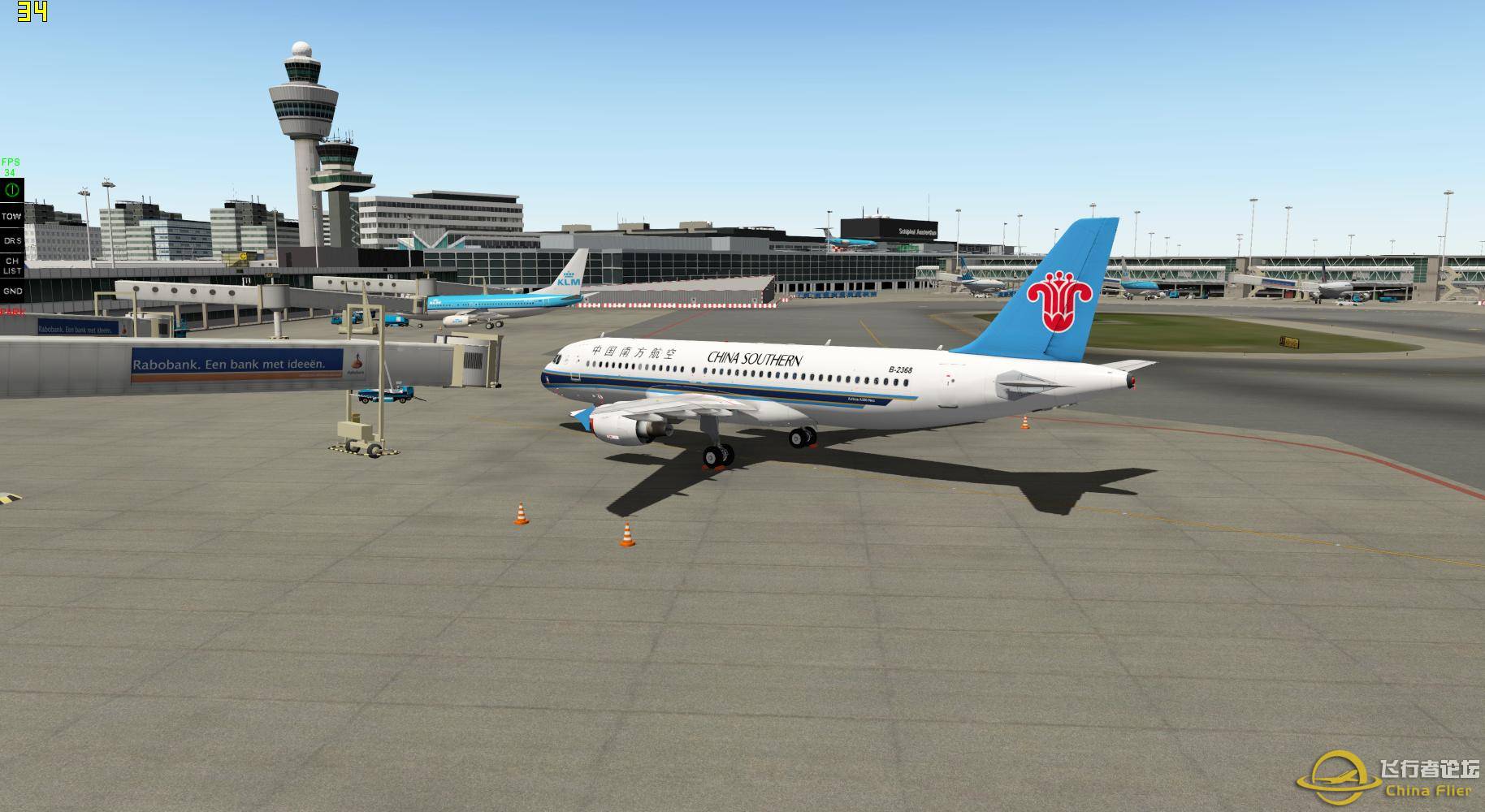Viewport: 1485px width, 812px height.
Task: Click the green engine power icon
Action: 11,188
